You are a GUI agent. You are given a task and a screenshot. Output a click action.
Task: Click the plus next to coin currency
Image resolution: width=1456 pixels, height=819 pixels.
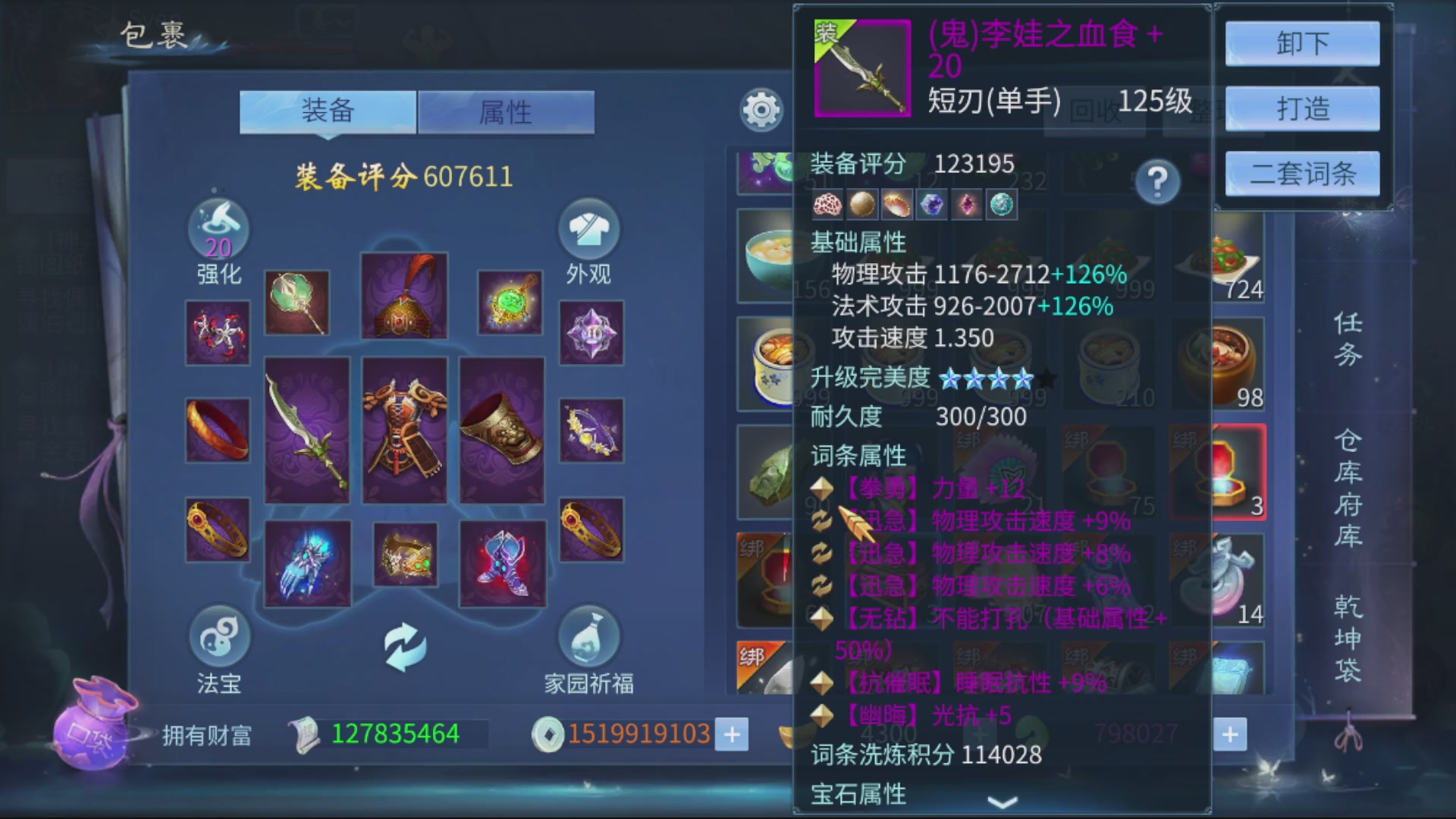click(x=731, y=733)
